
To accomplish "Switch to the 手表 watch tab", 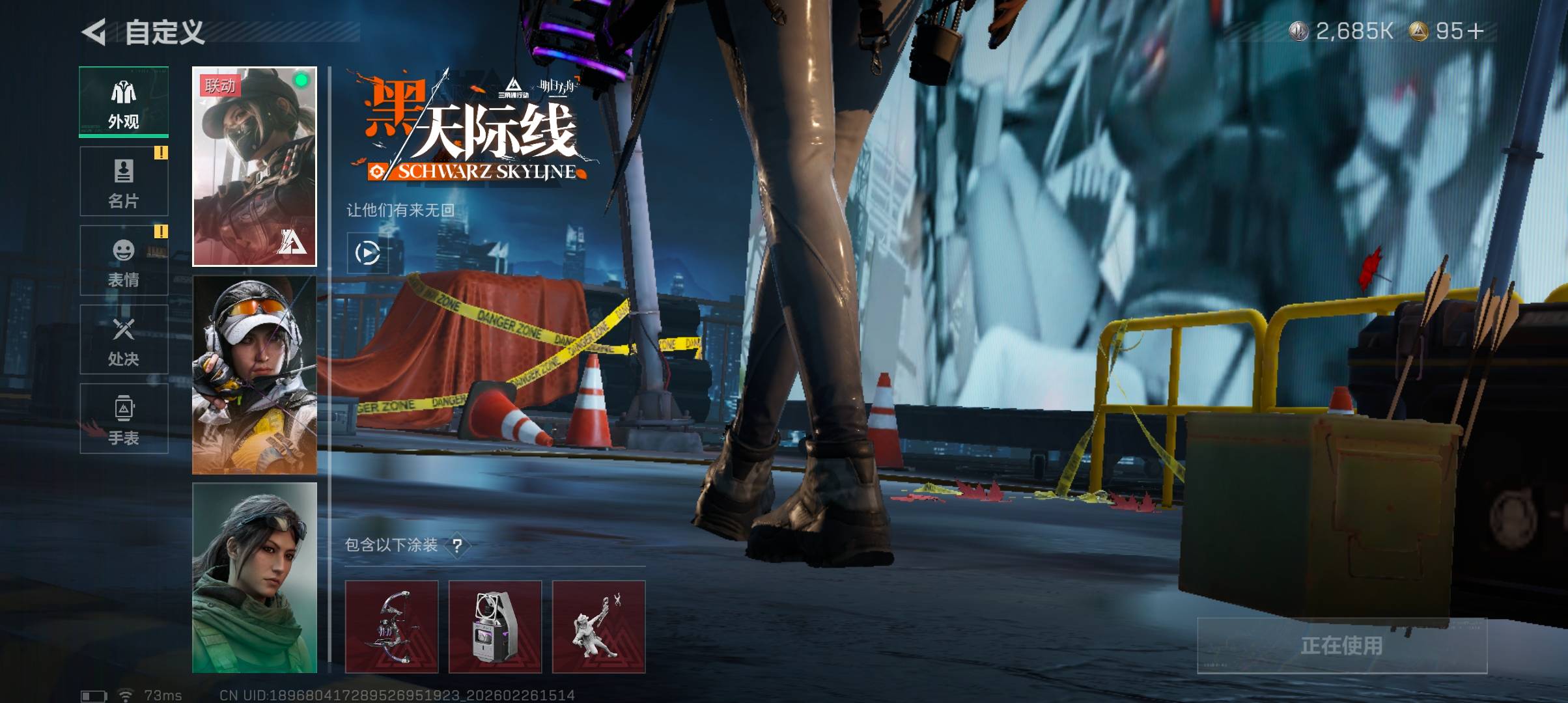I will 124,419.
